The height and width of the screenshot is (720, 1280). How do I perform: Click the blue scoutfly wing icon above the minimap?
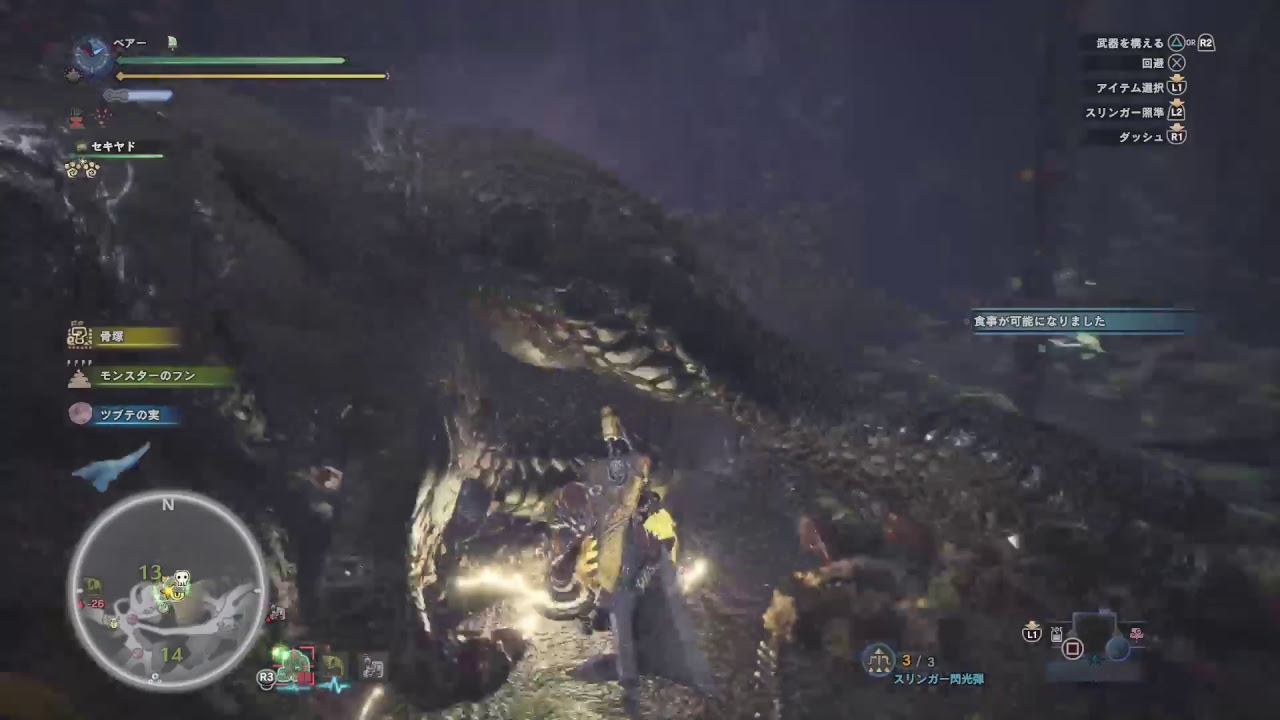112,466
